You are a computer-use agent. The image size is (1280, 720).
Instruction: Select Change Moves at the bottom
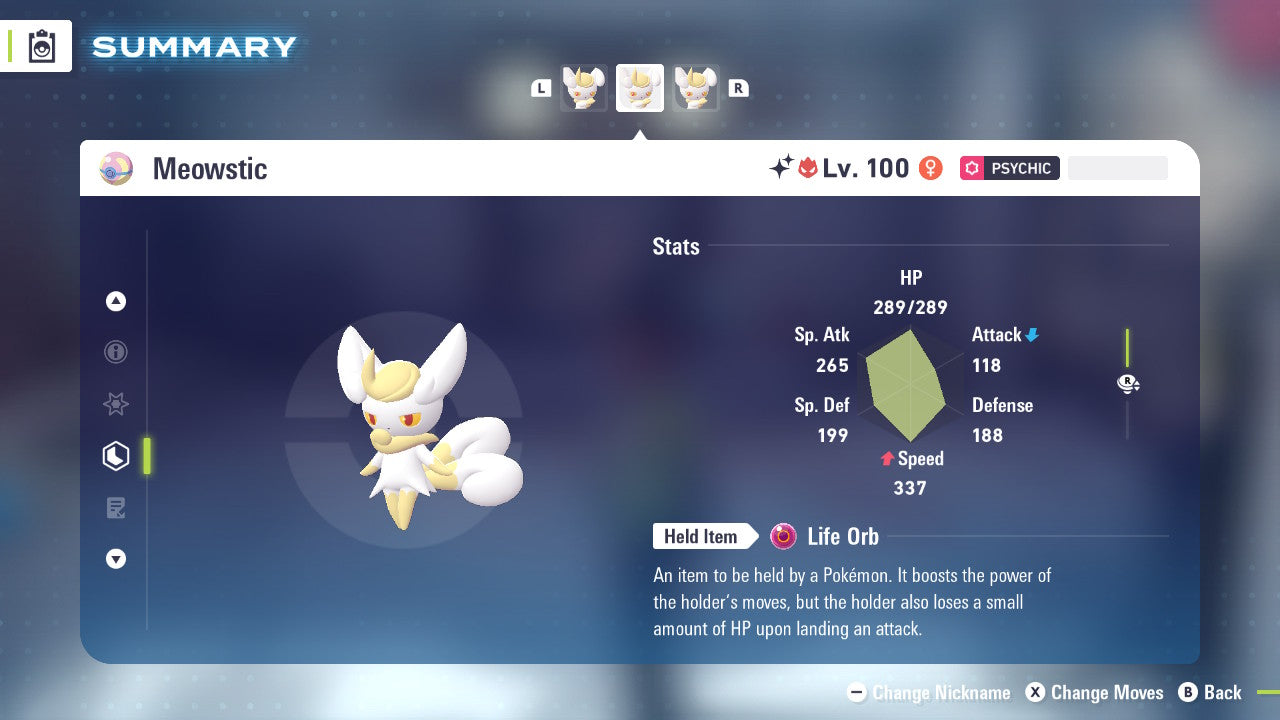tap(1095, 692)
